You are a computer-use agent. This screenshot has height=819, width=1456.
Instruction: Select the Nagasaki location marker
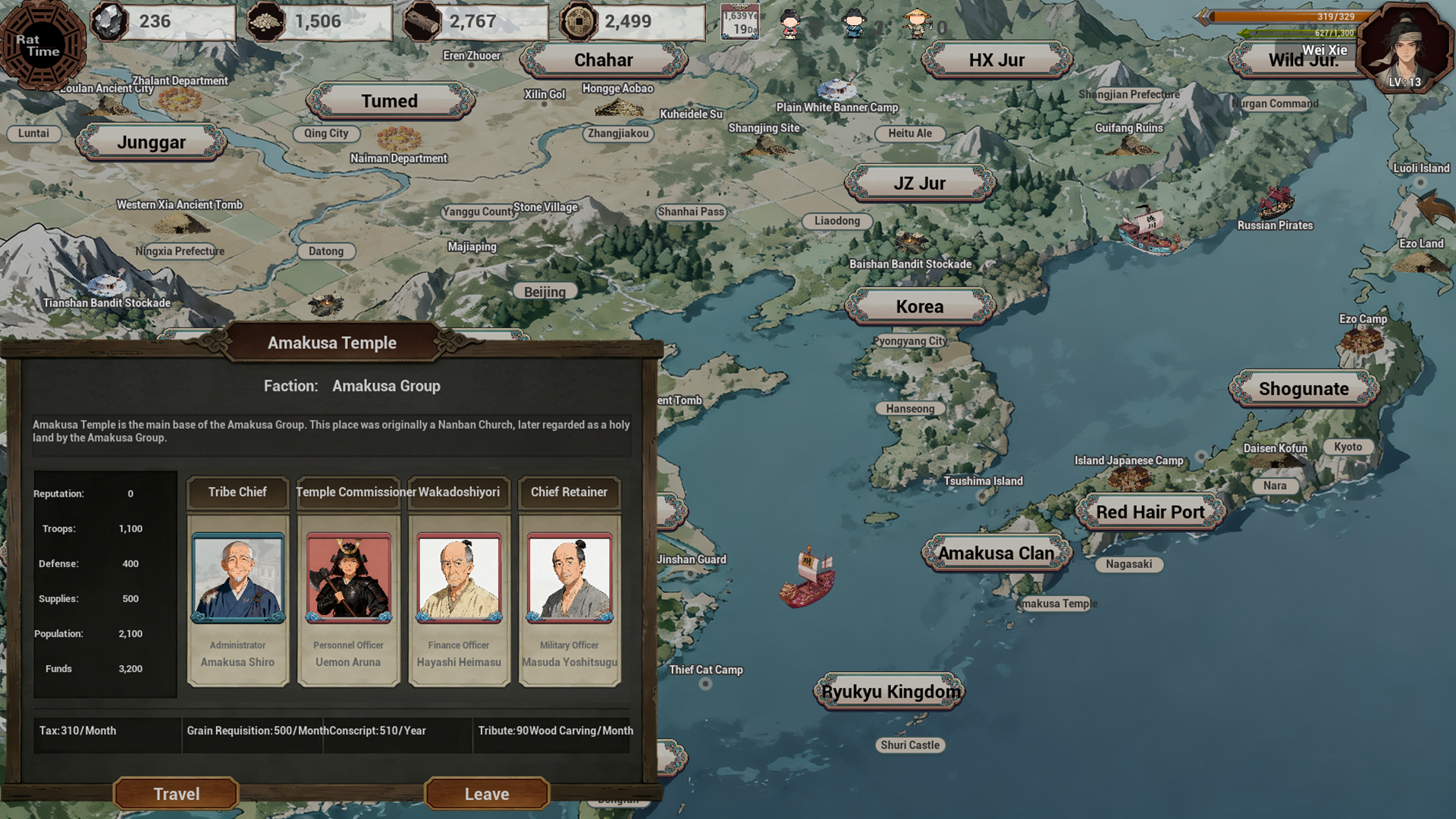1128,564
